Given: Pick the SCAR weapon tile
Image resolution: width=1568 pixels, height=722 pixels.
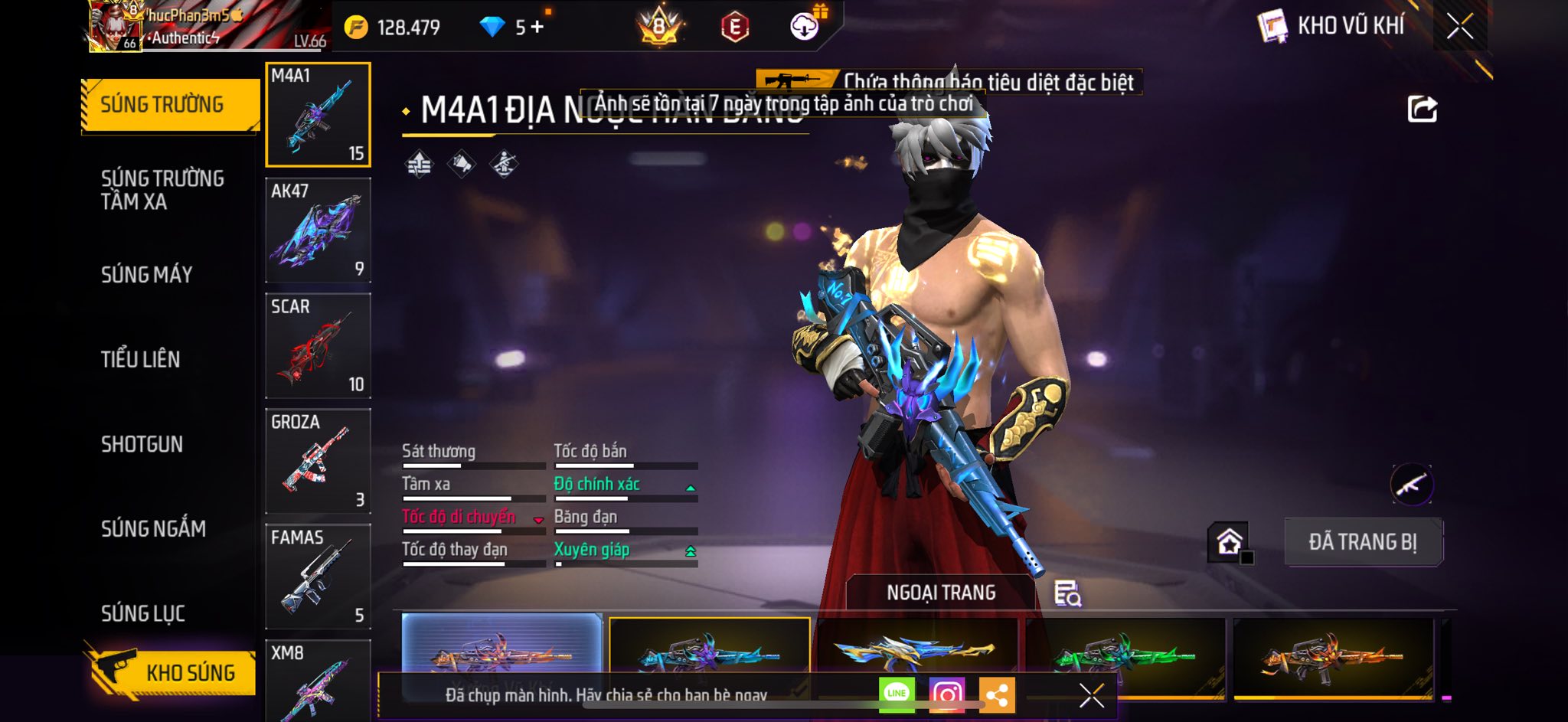Looking at the screenshot, I should click(x=318, y=346).
